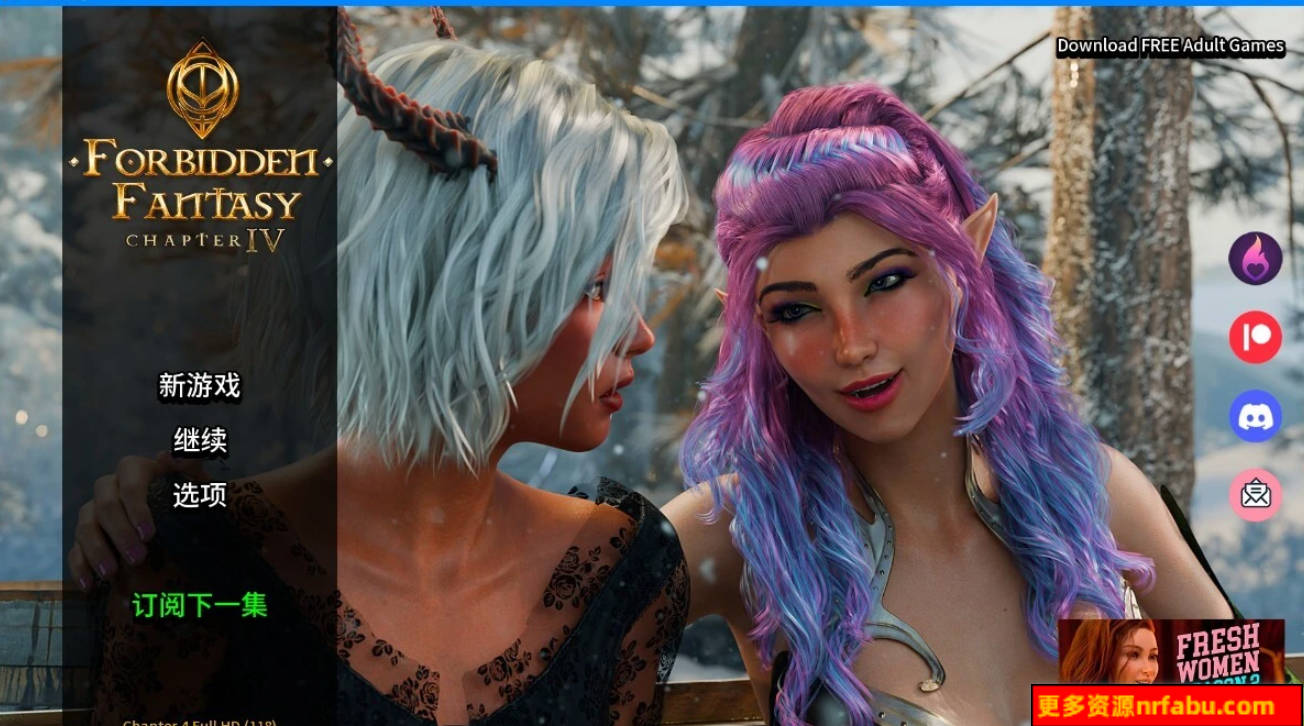The height and width of the screenshot is (726, 1304).
Task: Open the Patreon page icon
Action: coord(1255,337)
